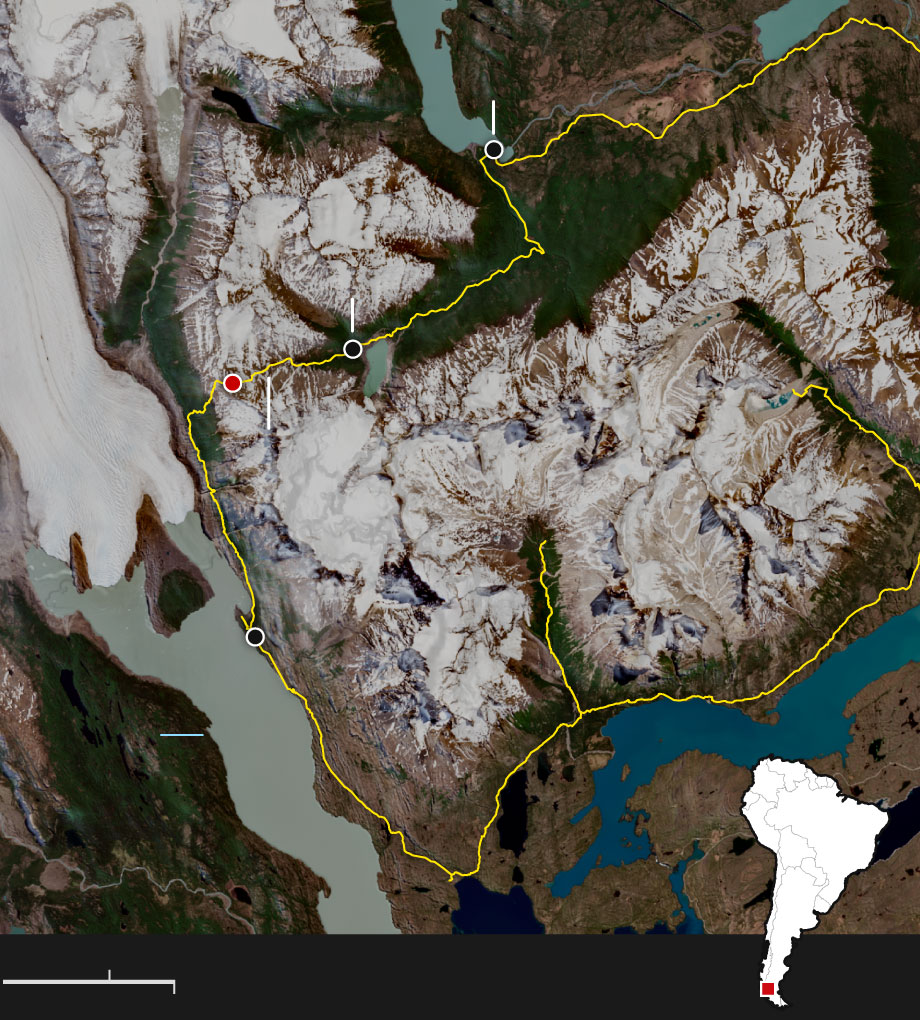
Task: Choose the black marker beside the small green lake
Action: click(x=352, y=349)
